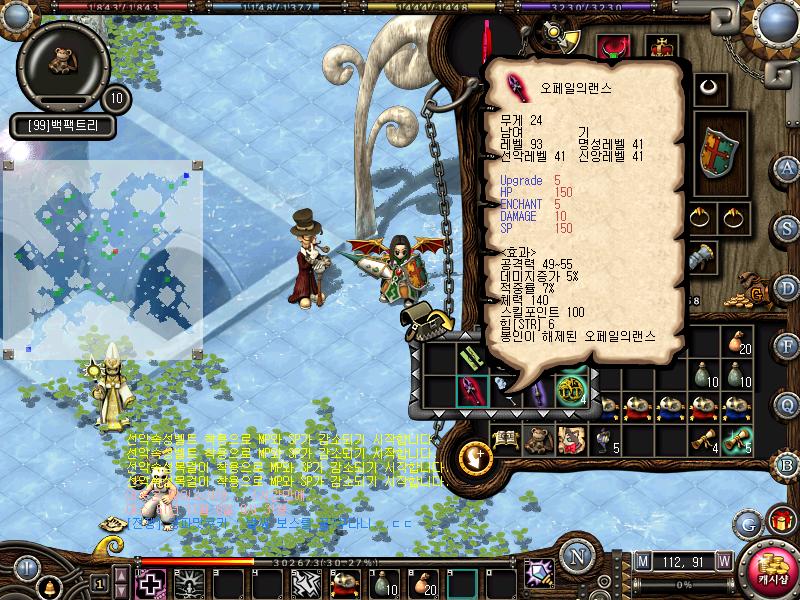Pick the teddy bear item in inventory

[537, 438]
